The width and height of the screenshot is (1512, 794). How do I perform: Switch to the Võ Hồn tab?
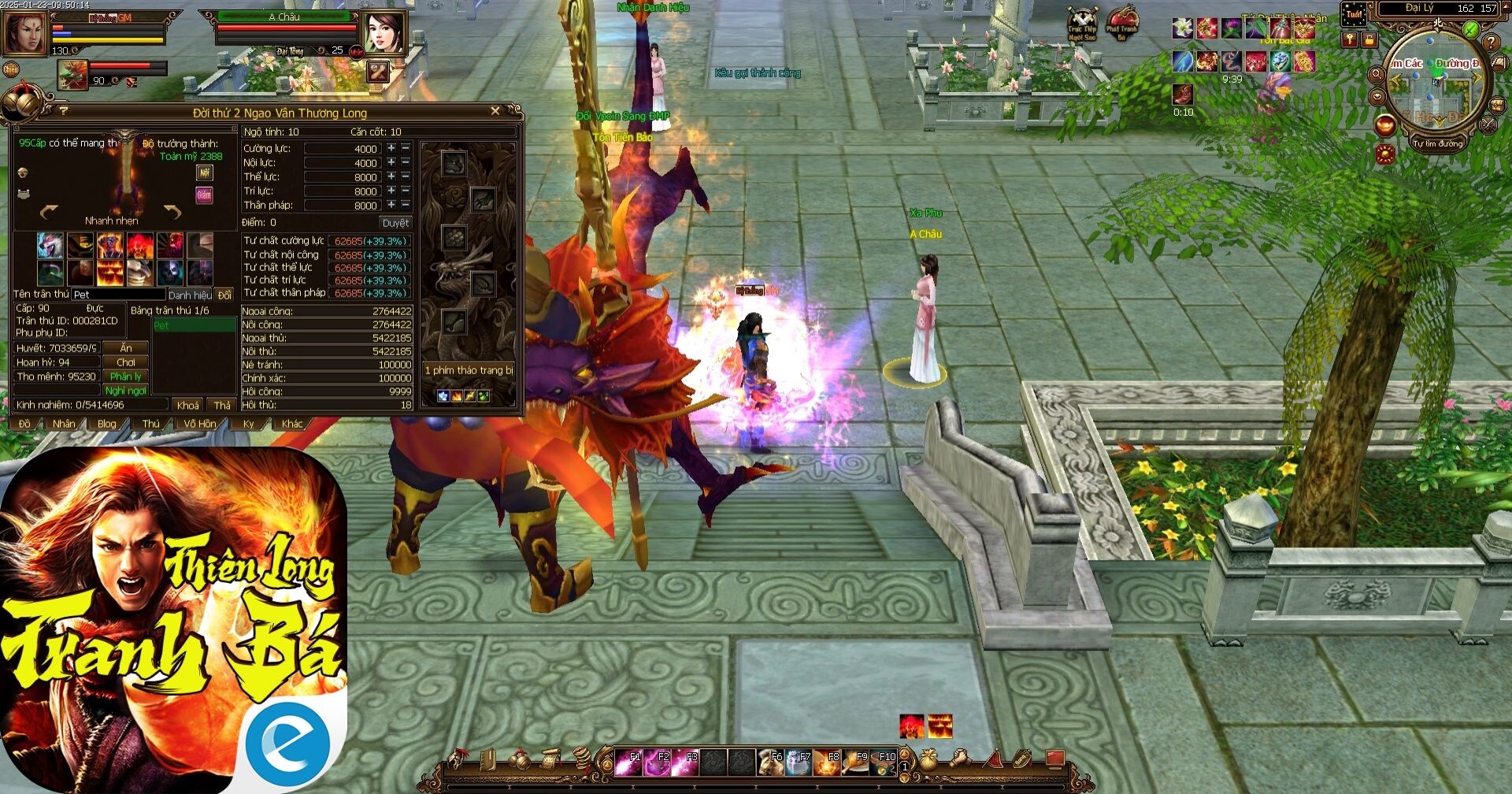[200, 424]
